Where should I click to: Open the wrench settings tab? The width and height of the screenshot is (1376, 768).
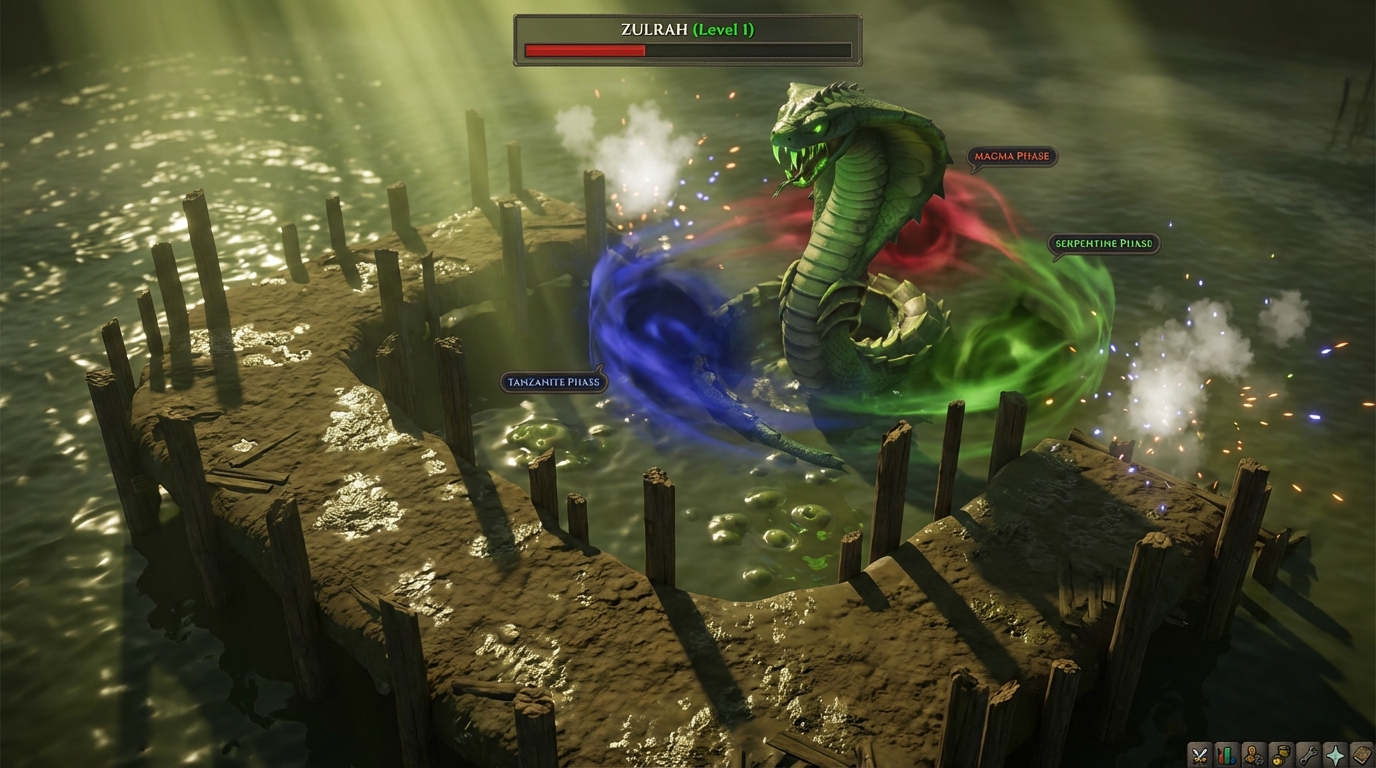click(1307, 755)
